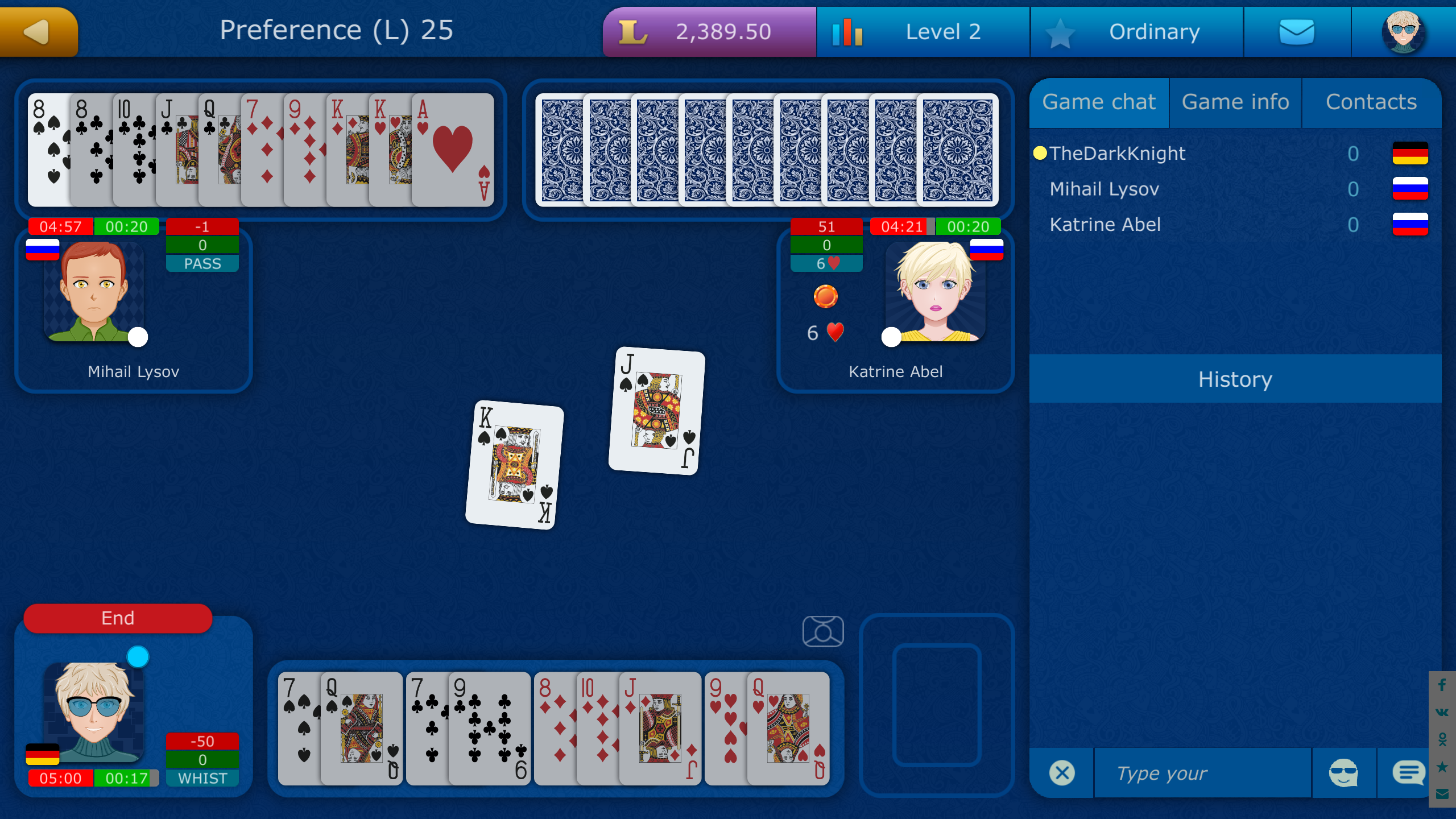
Task: Click the Odnoklassniki icon on the right edge
Action: [x=1442, y=739]
